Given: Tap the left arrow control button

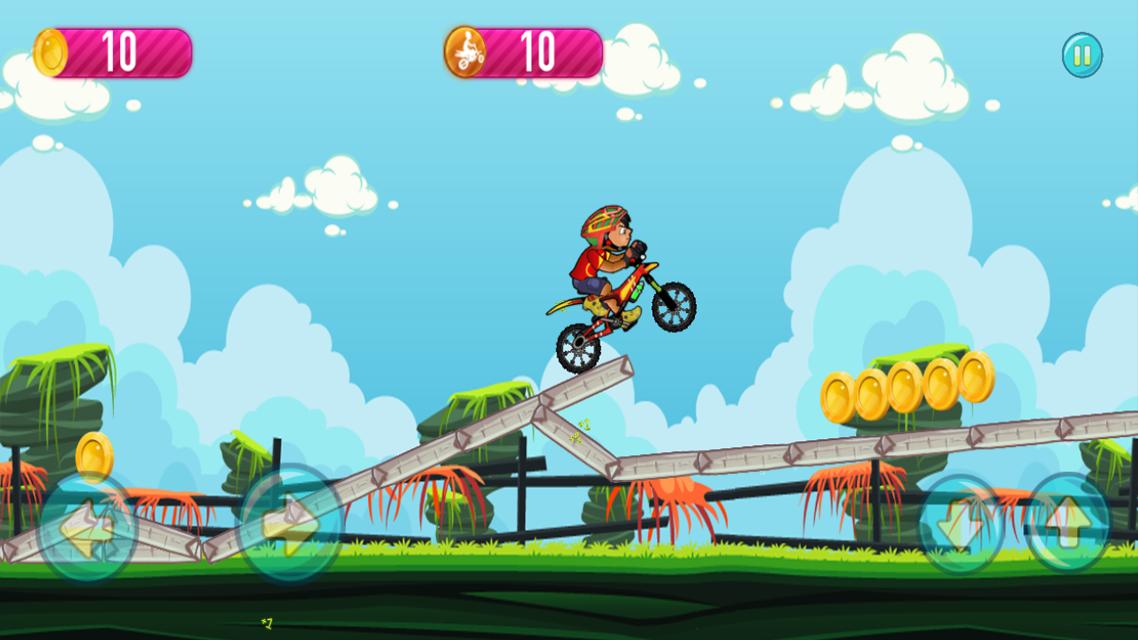Looking at the screenshot, I should click(88, 526).
